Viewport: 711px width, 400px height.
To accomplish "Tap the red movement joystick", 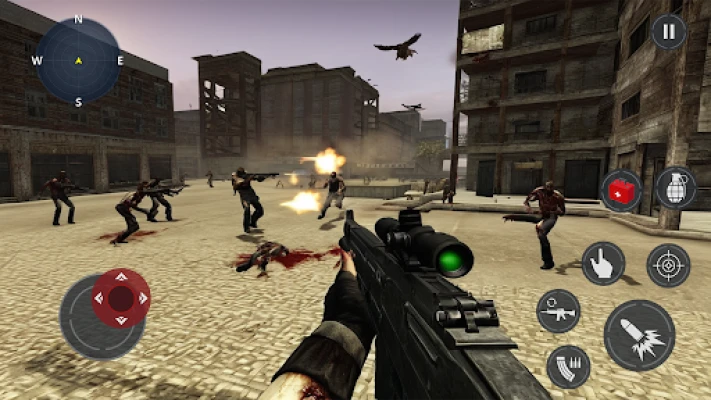I will [121, 298].
